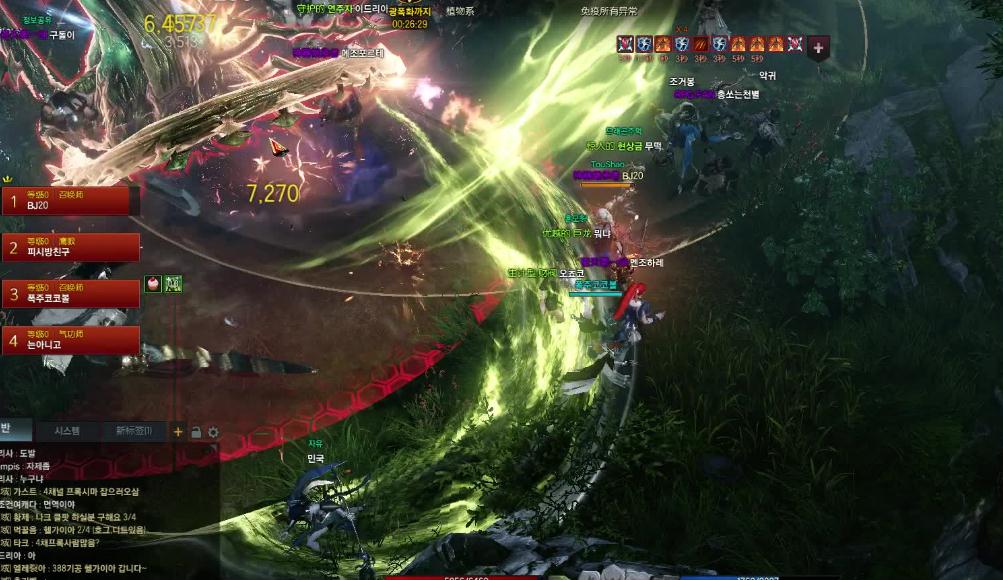
Task: Open chat settings gear icon
Action: tap(213, 432)
